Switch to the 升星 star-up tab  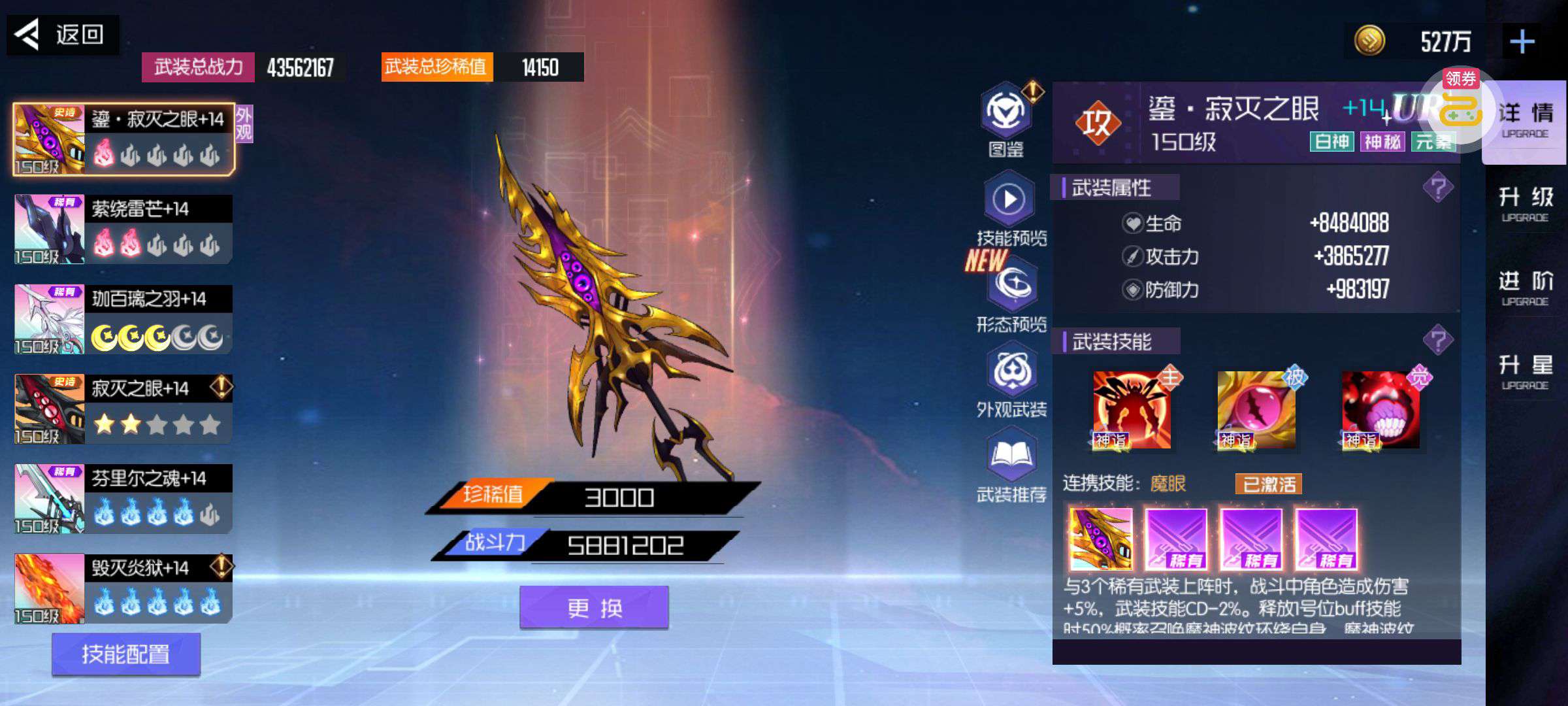click(1525, 371)
